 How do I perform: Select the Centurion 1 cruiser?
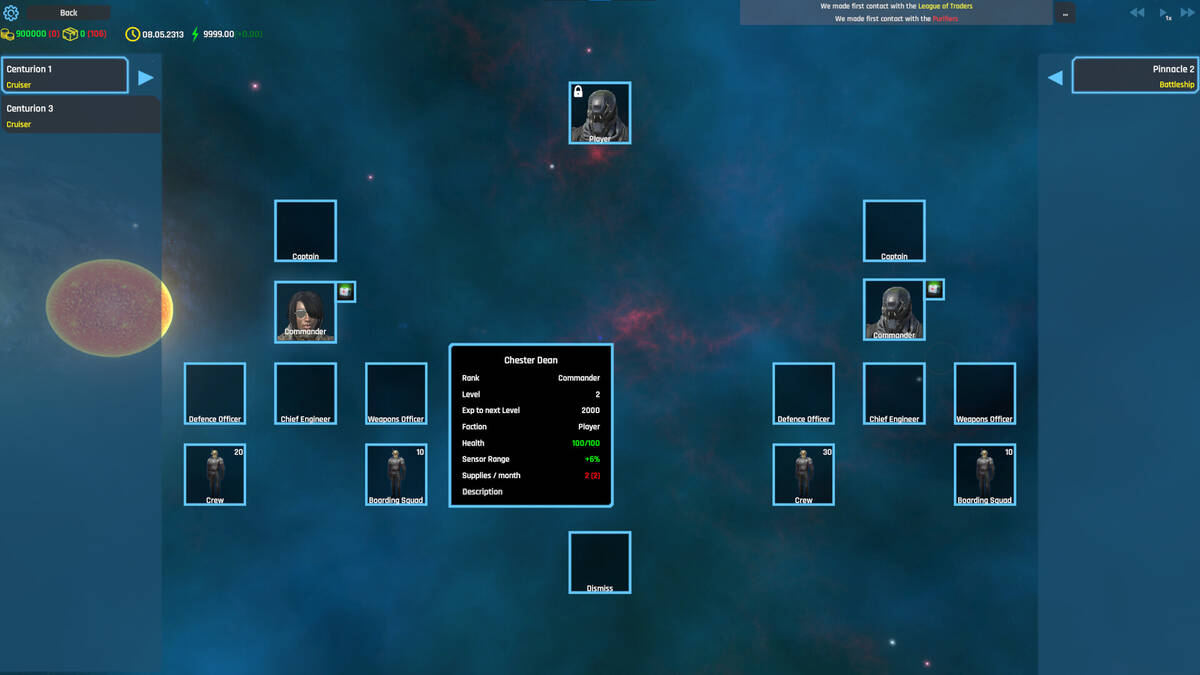click(65, 76)
